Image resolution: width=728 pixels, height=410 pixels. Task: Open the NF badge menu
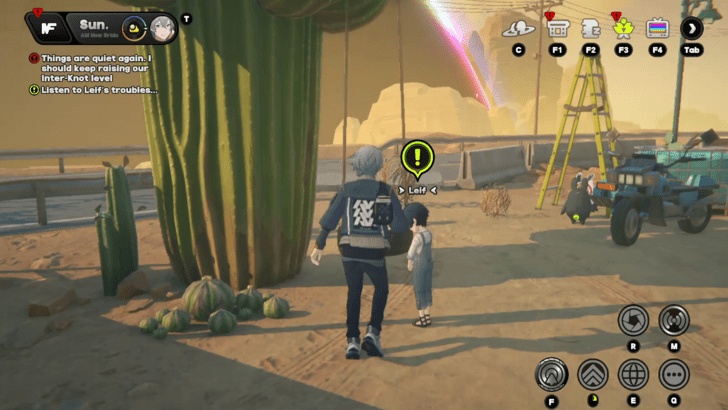pos(46,27)
